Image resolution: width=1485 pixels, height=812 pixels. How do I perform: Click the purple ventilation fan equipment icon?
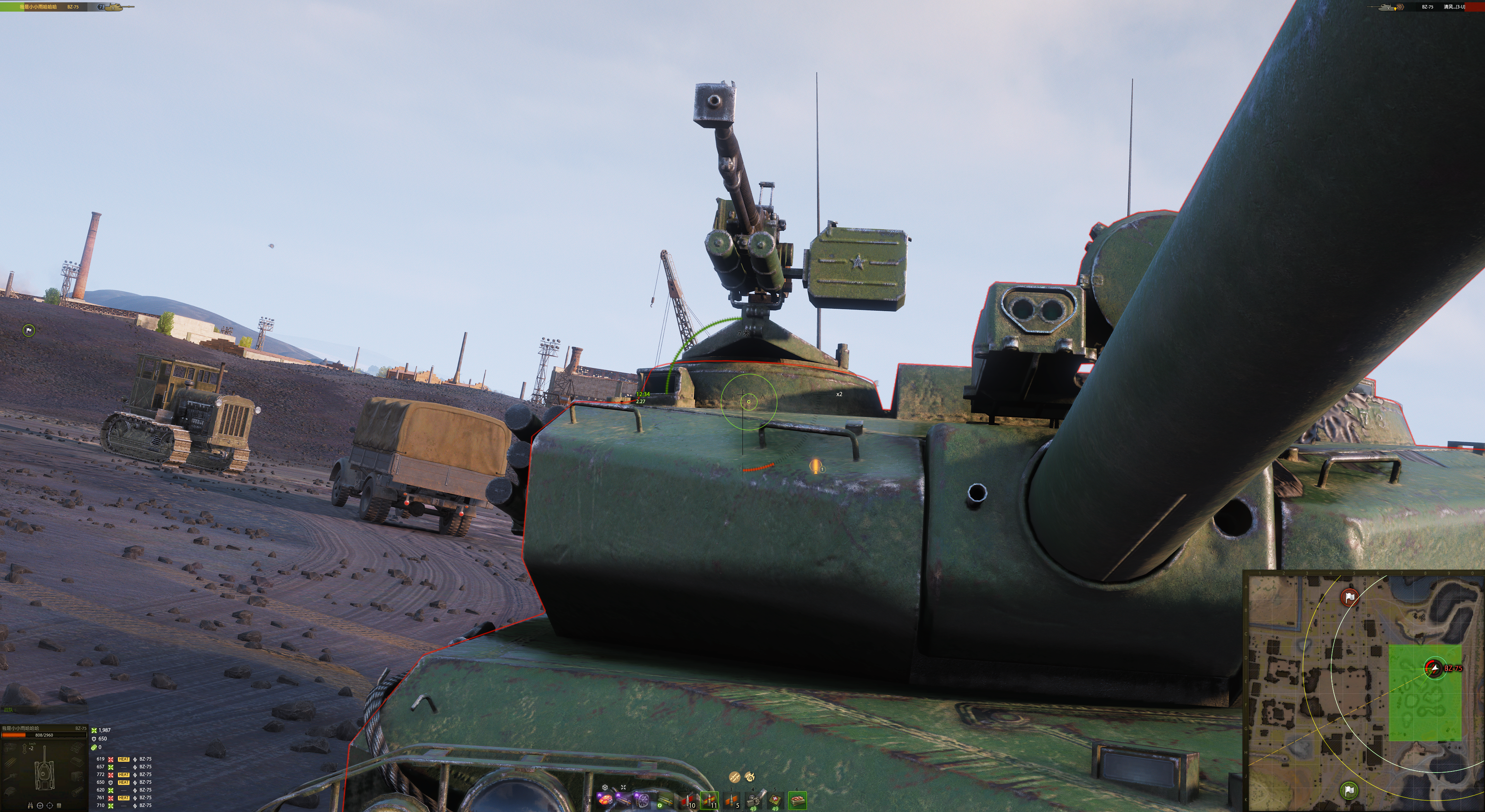point(643,800)
